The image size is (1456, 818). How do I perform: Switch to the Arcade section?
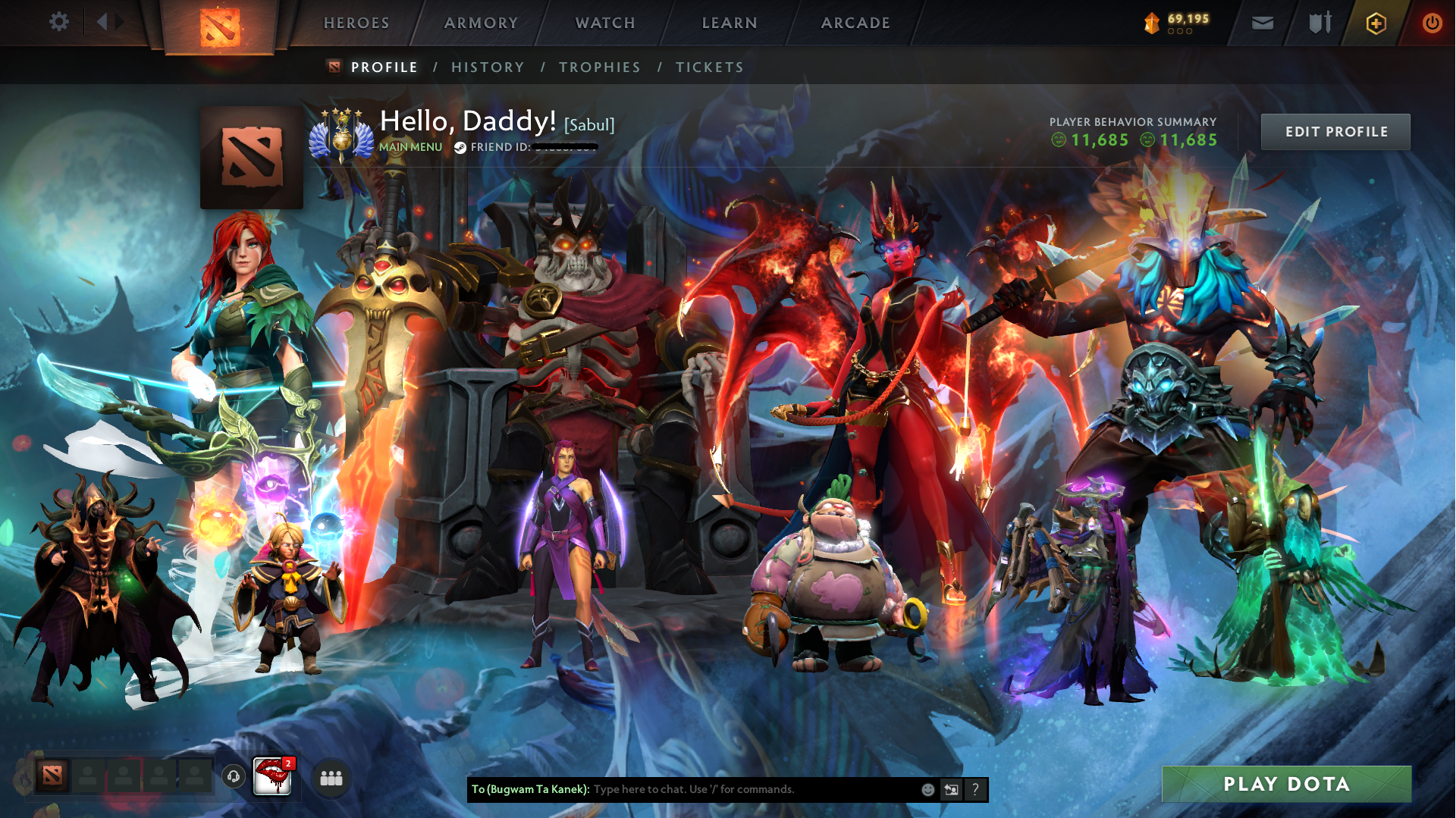click(855, 24)
